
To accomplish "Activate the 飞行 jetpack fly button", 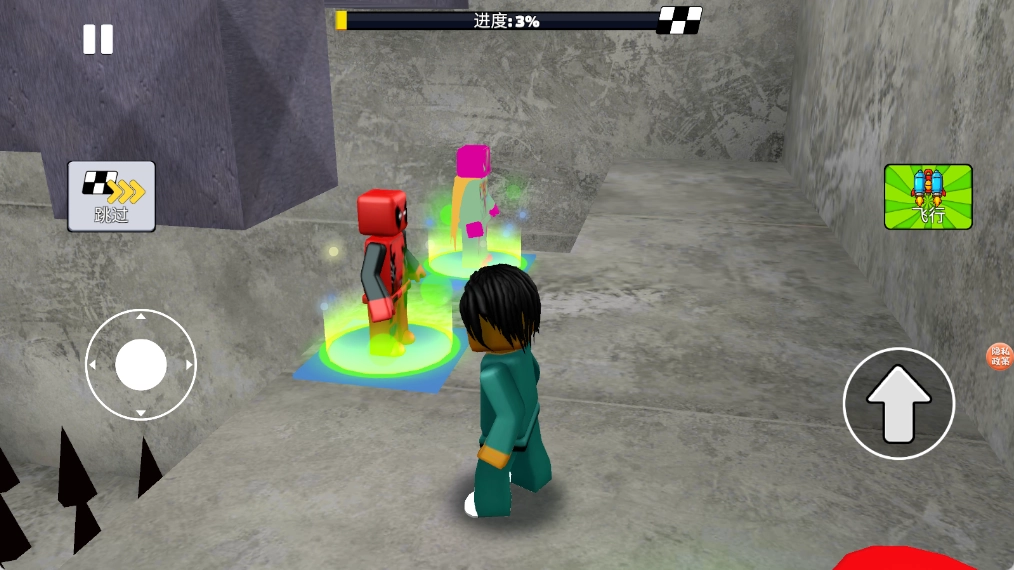I will 928,196.
